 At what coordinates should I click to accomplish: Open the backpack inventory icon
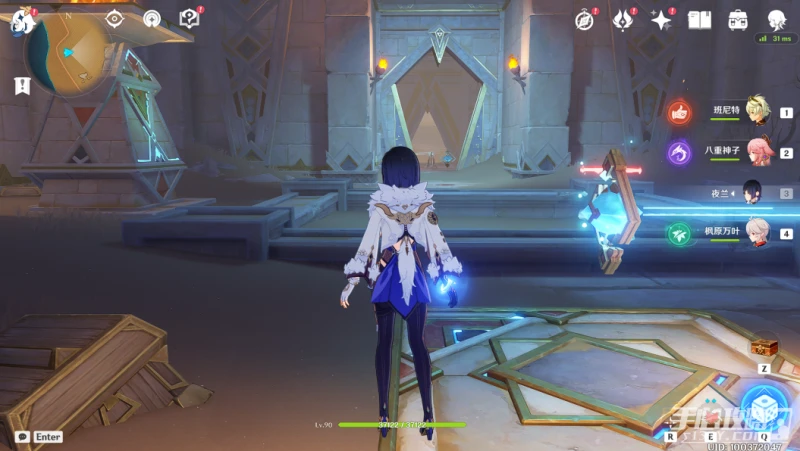738,19
